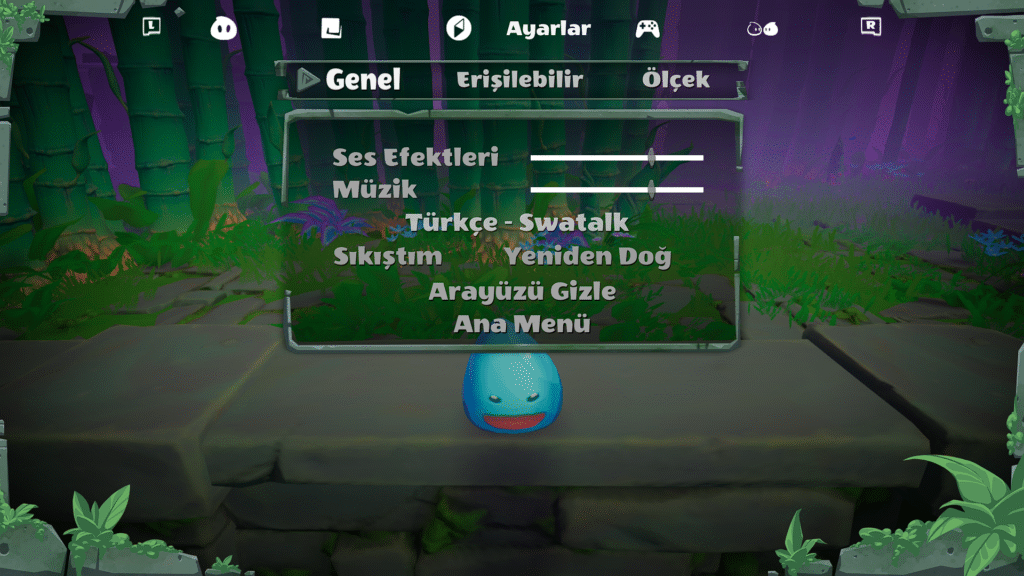Switch to the square card icon tab

(x=331, y=28)
